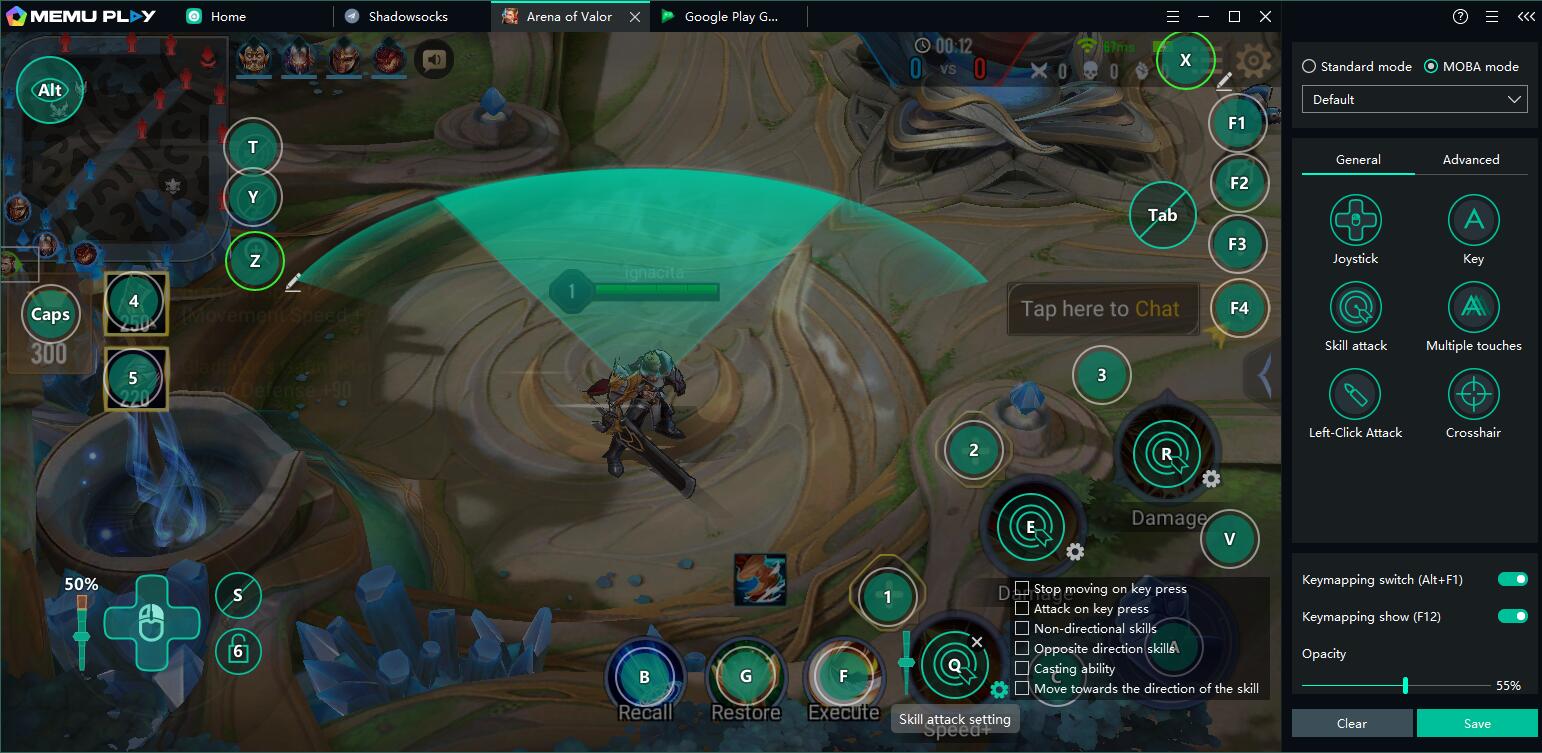
Task: Switch to the Google Play Games tab
Action: pyautogui.click(x=730, y=16)
